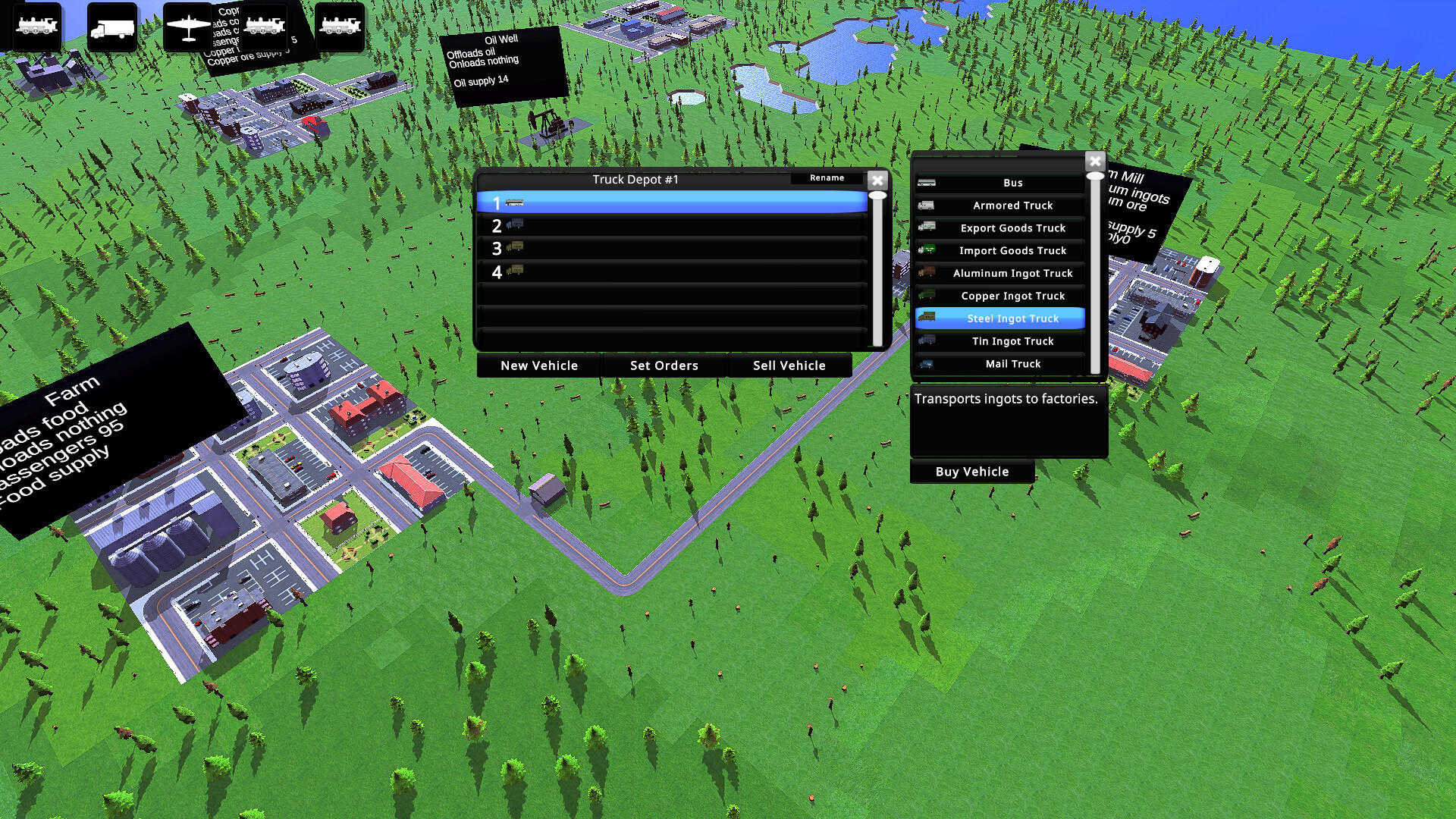Select the train depot icon in top-left toolbar
This screenshot has width=1456, height=819.
pyautogui.click(x=36, y=27)
